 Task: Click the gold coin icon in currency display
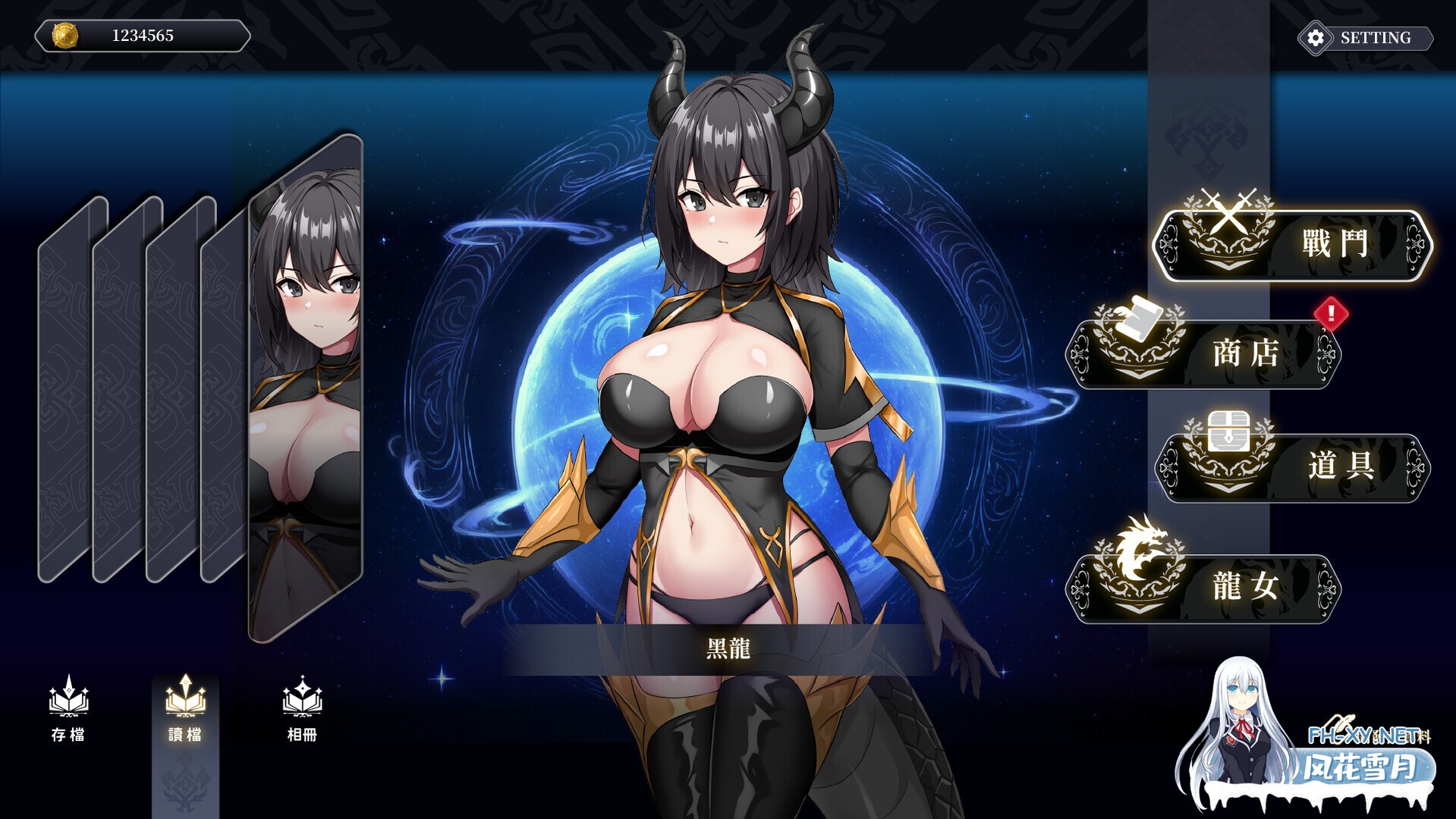click(x=64, y=34)
